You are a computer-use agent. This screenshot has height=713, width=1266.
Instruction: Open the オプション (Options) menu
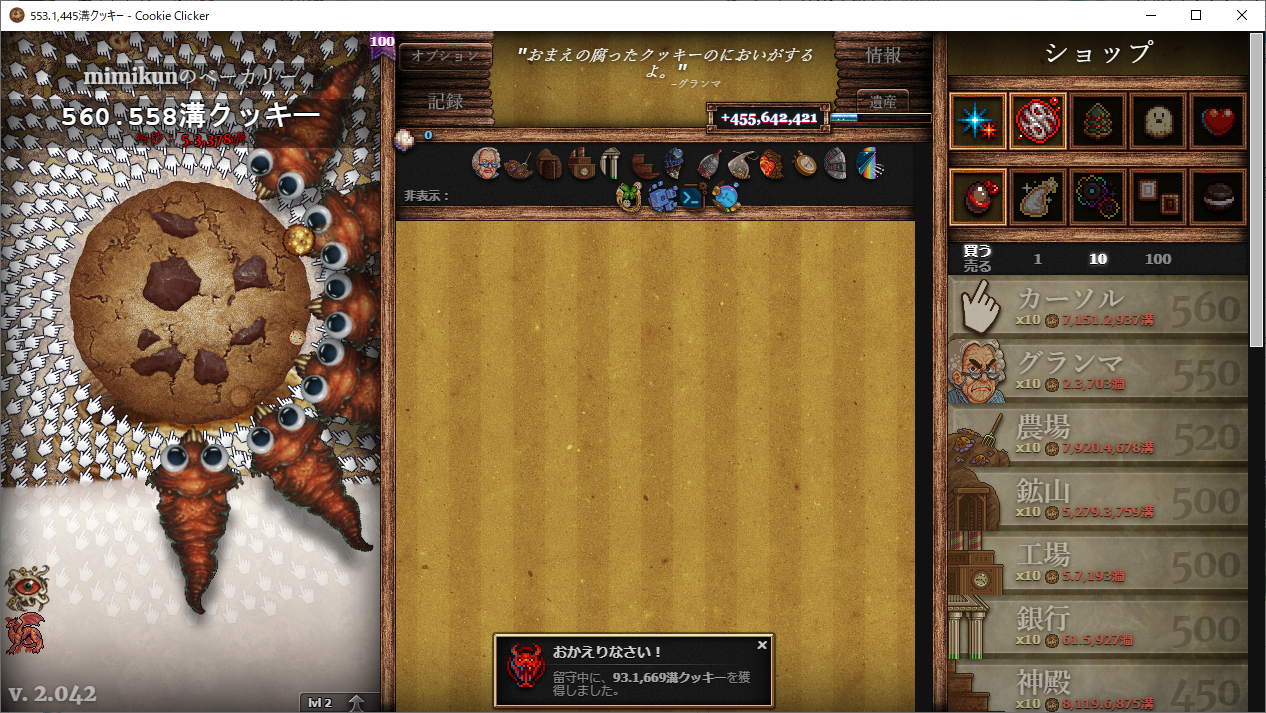(445, 56)
